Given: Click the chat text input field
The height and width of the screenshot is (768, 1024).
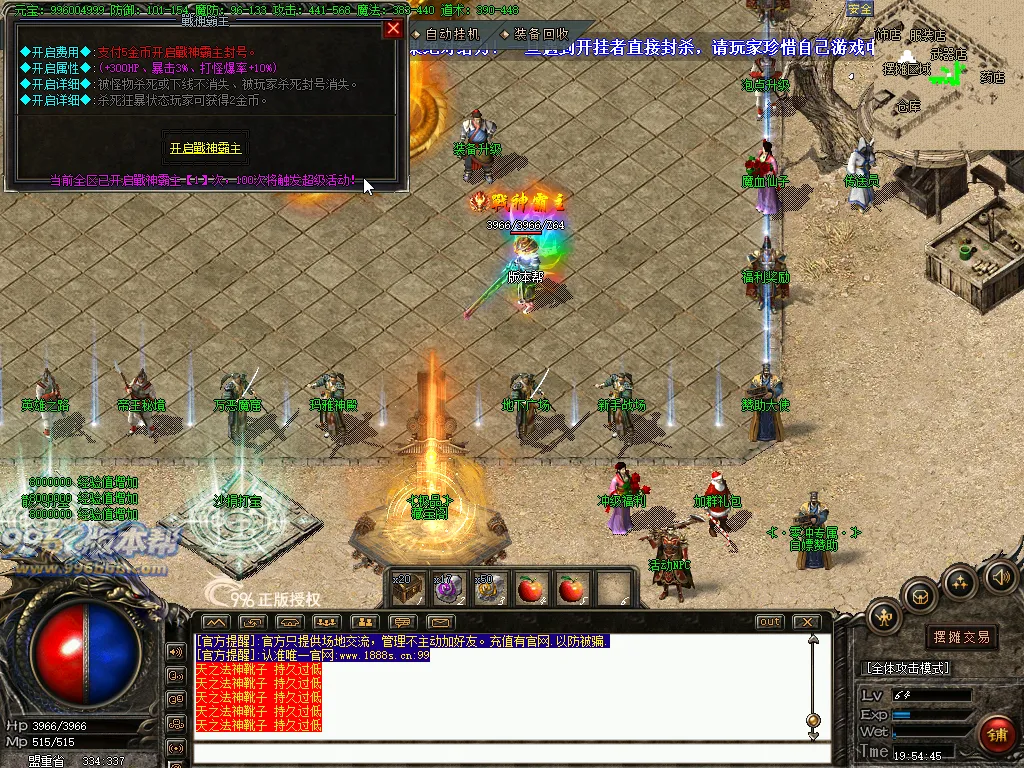Looking at the screenshot, I should click(500, 751).
